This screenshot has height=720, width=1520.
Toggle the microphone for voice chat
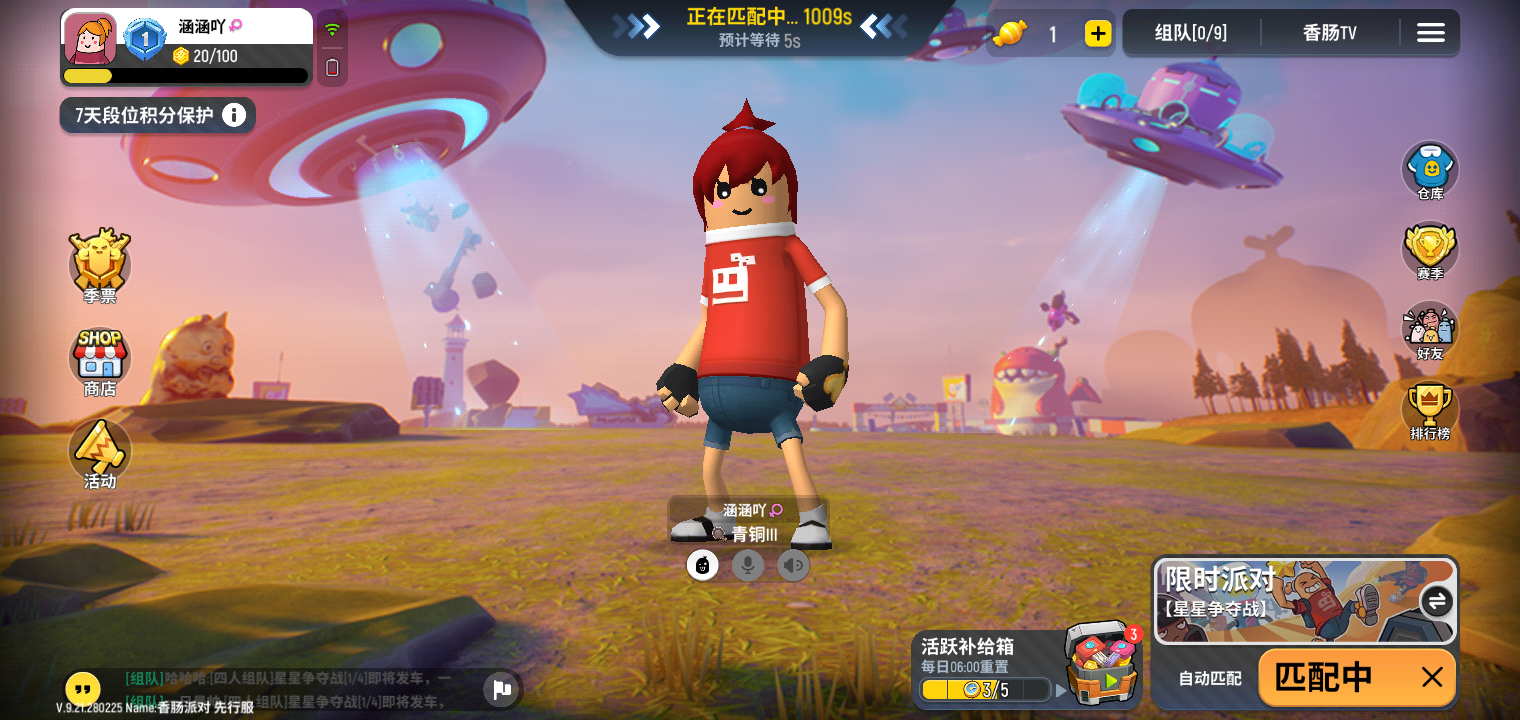pyautogui.click(x=748, y=565)
